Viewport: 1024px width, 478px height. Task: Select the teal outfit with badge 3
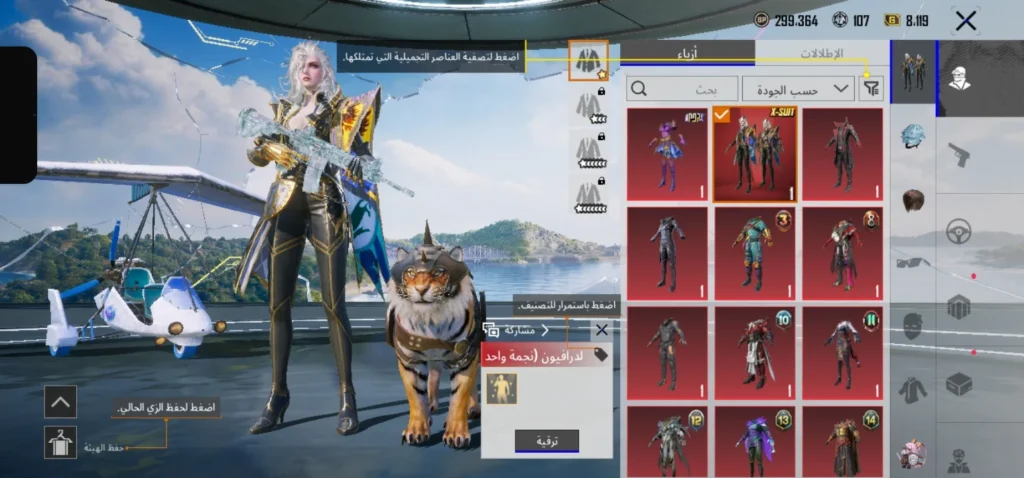pyautogui.click(x=755, y=251)
